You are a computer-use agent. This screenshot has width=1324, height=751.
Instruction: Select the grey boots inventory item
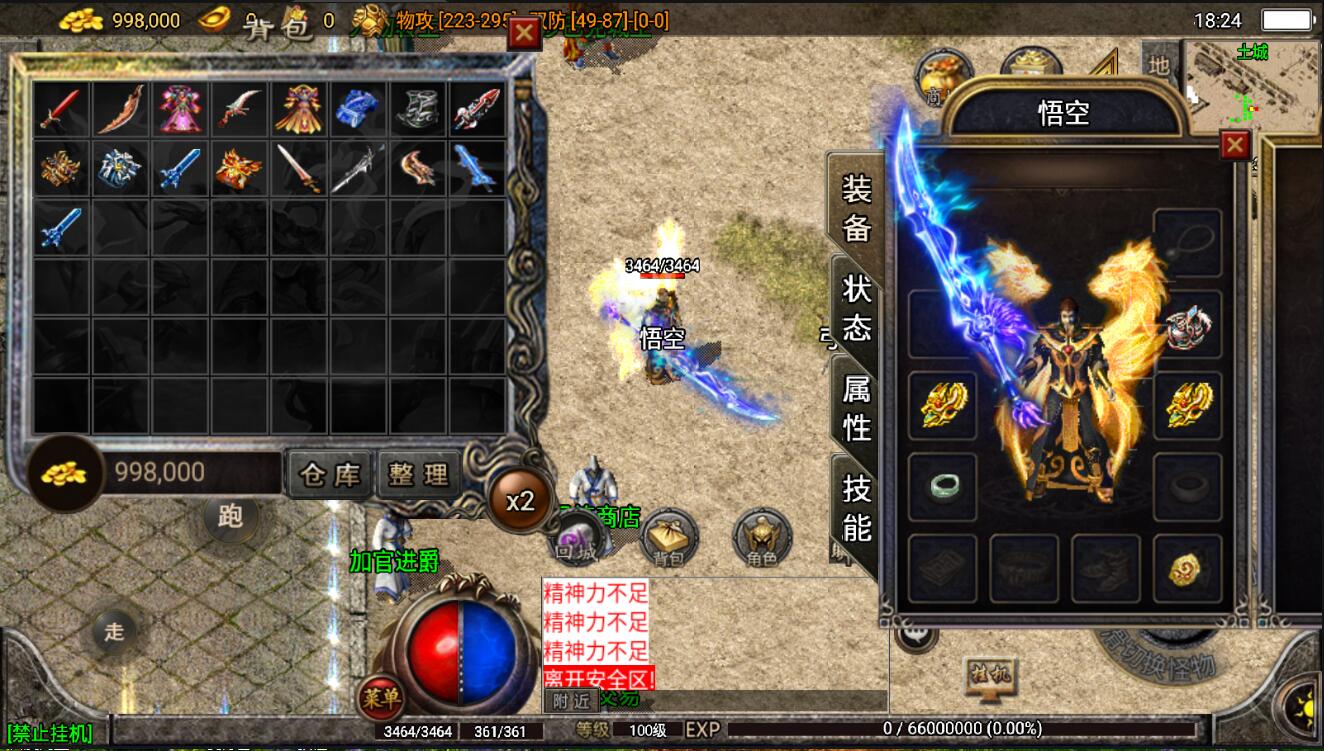pos(418,109)
